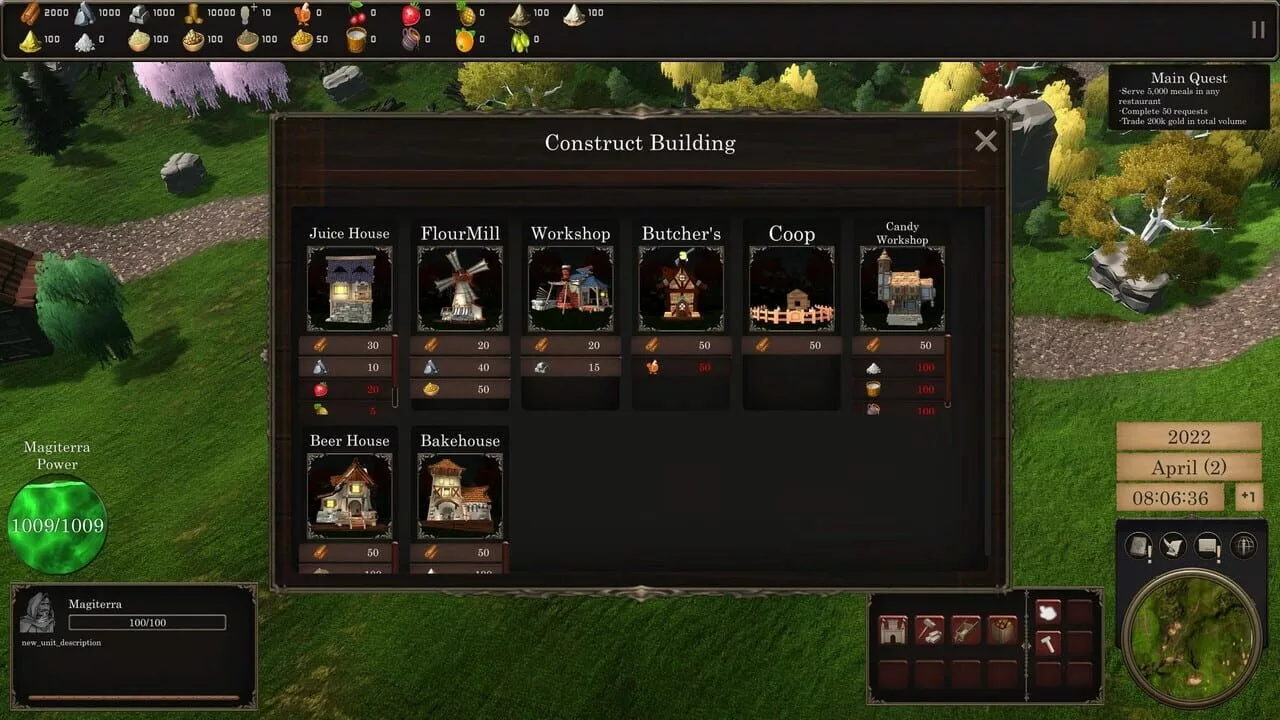Open the castle build category

pos(893,630)
